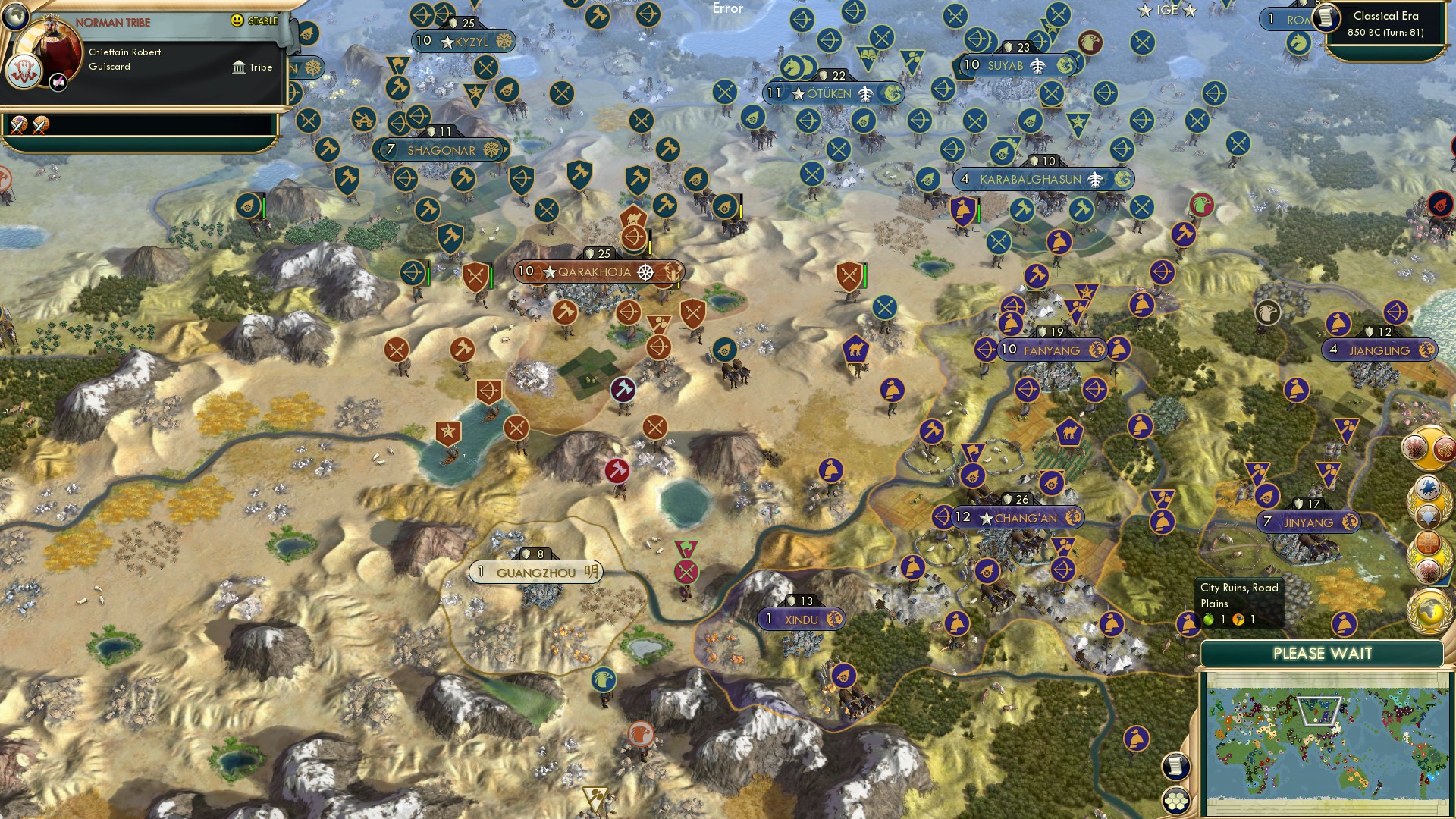
Task: Open the notification scroll beside the turn counter
Action: 1328,19
